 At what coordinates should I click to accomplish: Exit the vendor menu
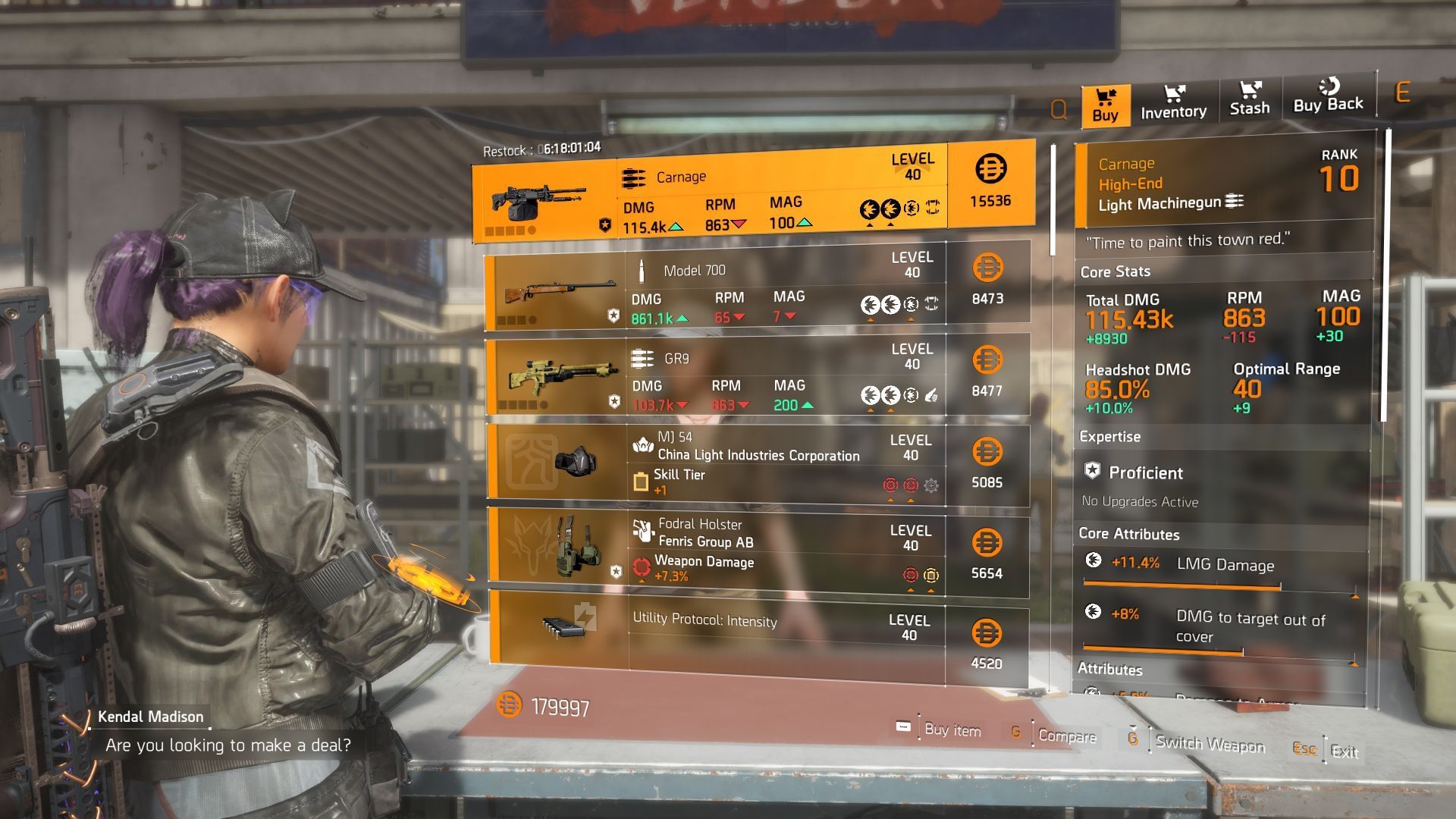pyautogui.click(x=1344, y=752)
